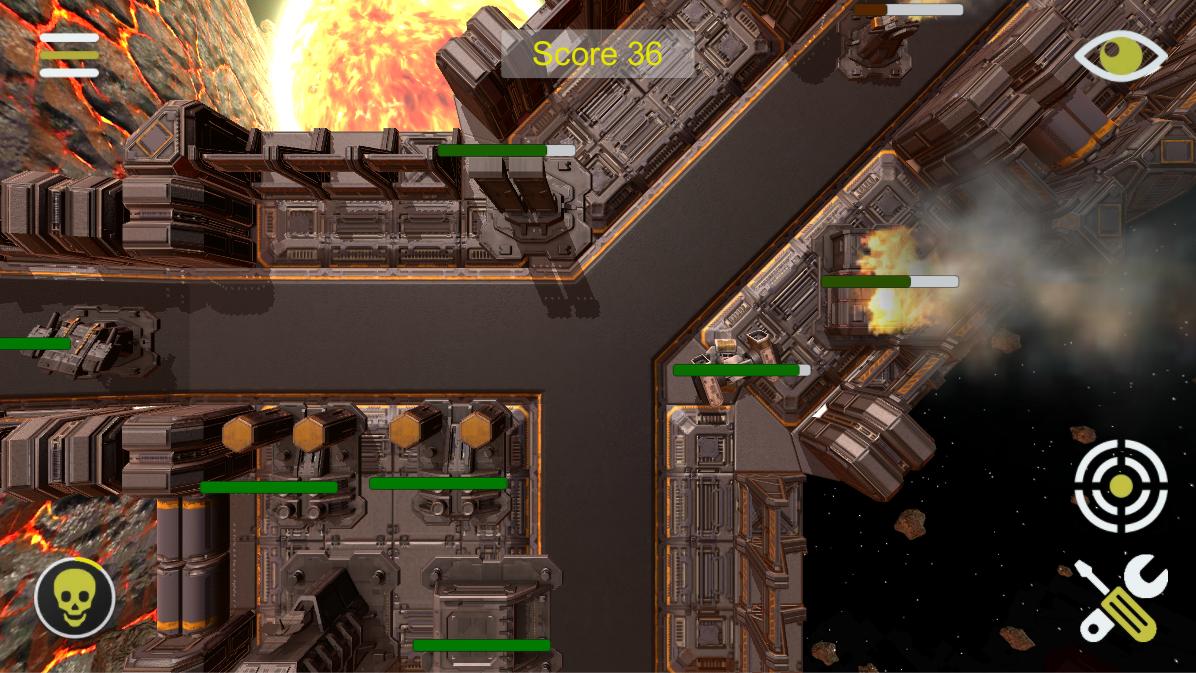Screen dimensions: 1196x673
Task: Activate the crosshair targeting button
Action: click(1121, 486)
